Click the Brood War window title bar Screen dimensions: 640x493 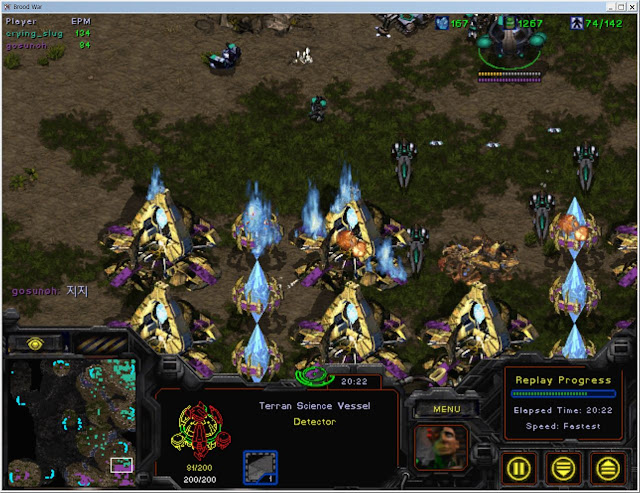tap(320, 7)
